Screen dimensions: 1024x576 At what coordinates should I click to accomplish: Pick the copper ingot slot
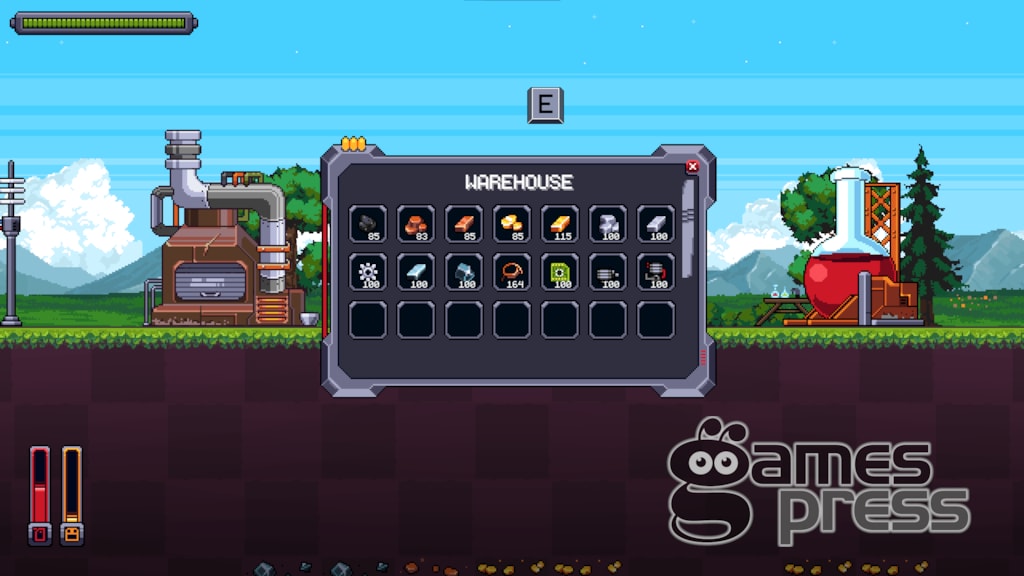pyautogui.click(x=464, y=224)
